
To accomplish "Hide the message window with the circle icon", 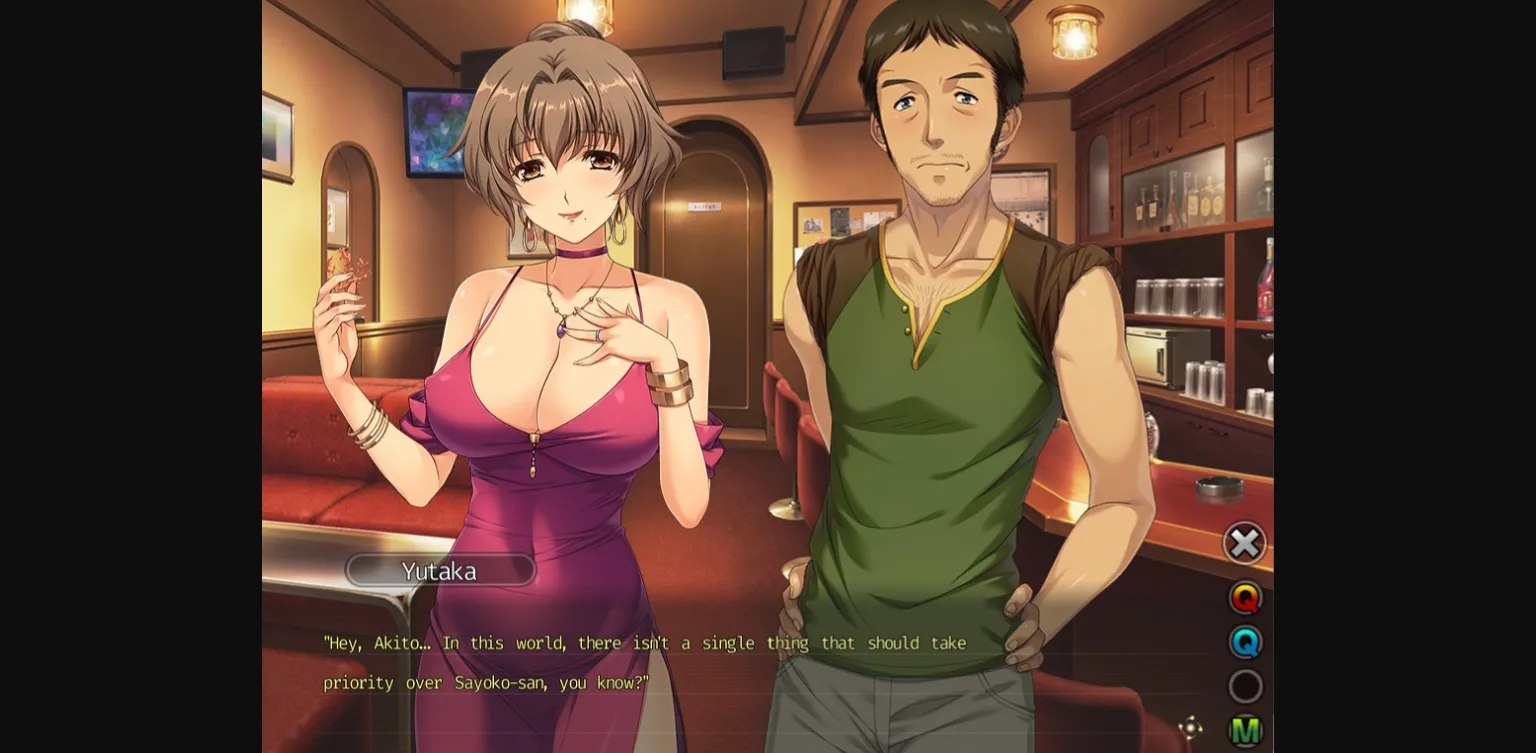I will click(1245, 686).
